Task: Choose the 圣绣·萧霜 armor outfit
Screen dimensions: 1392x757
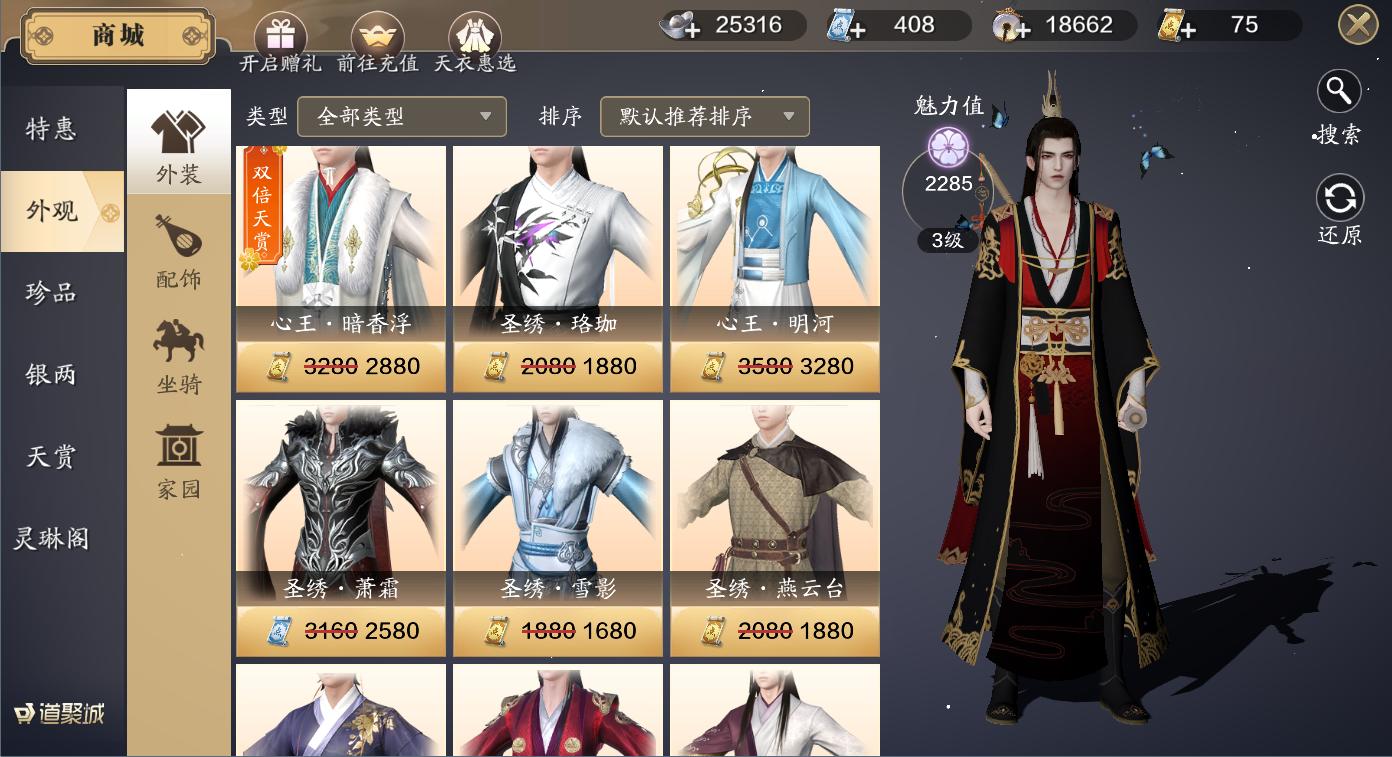Action: 341,500
